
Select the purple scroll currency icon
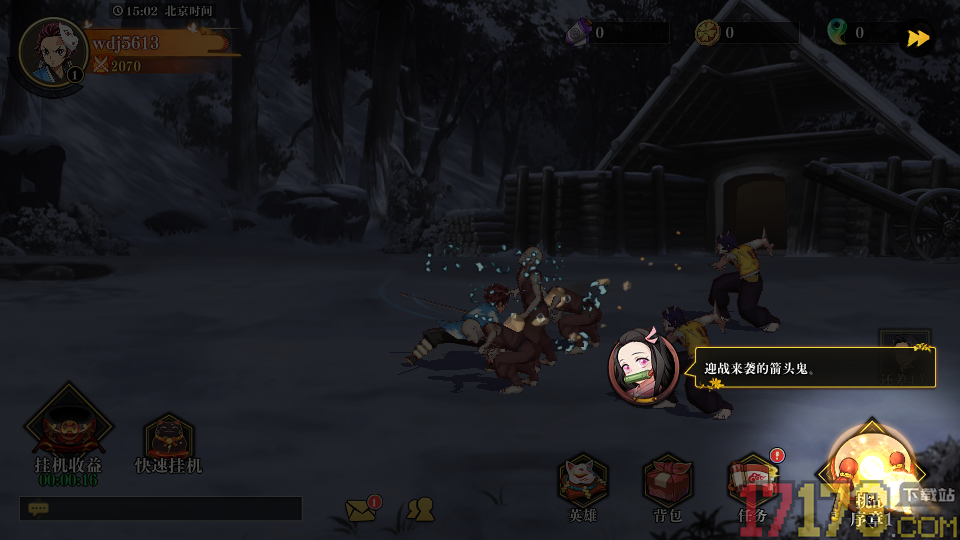click(x=578, y=33)
